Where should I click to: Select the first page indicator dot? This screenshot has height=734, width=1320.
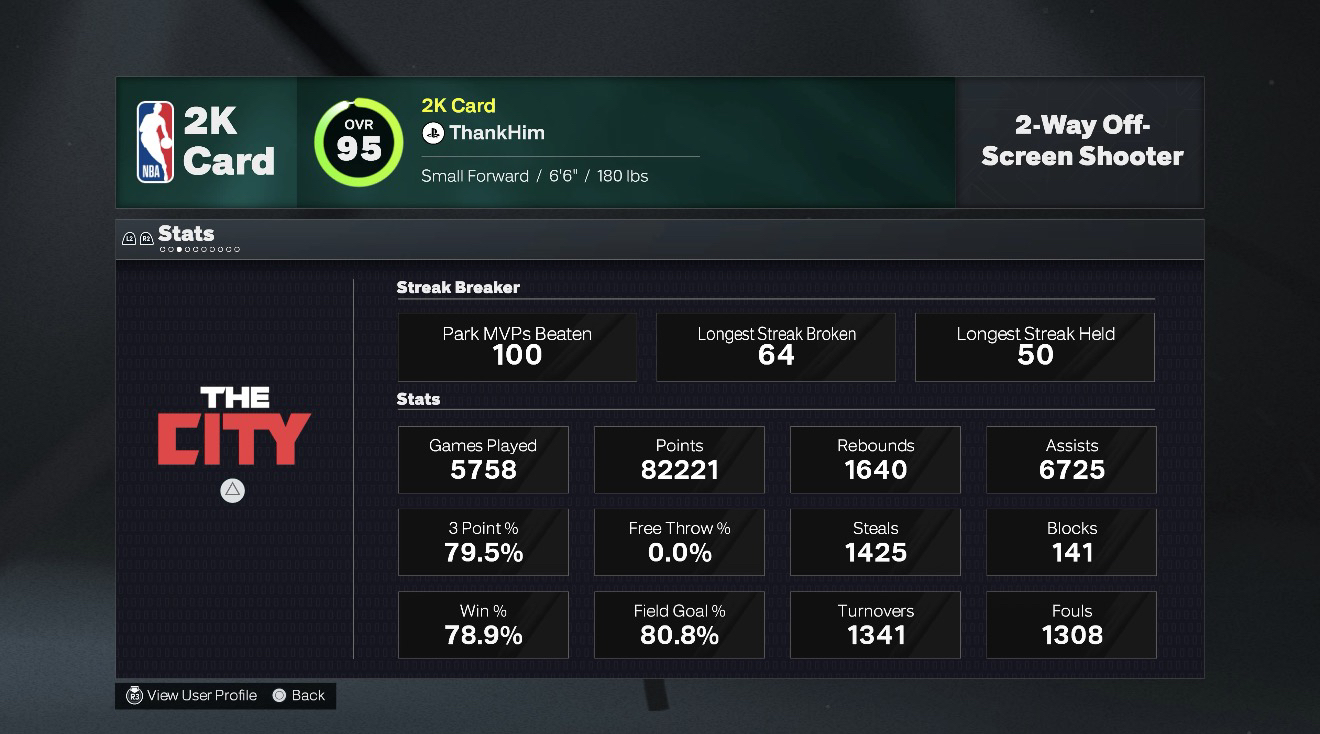click(x=163, y=249)
